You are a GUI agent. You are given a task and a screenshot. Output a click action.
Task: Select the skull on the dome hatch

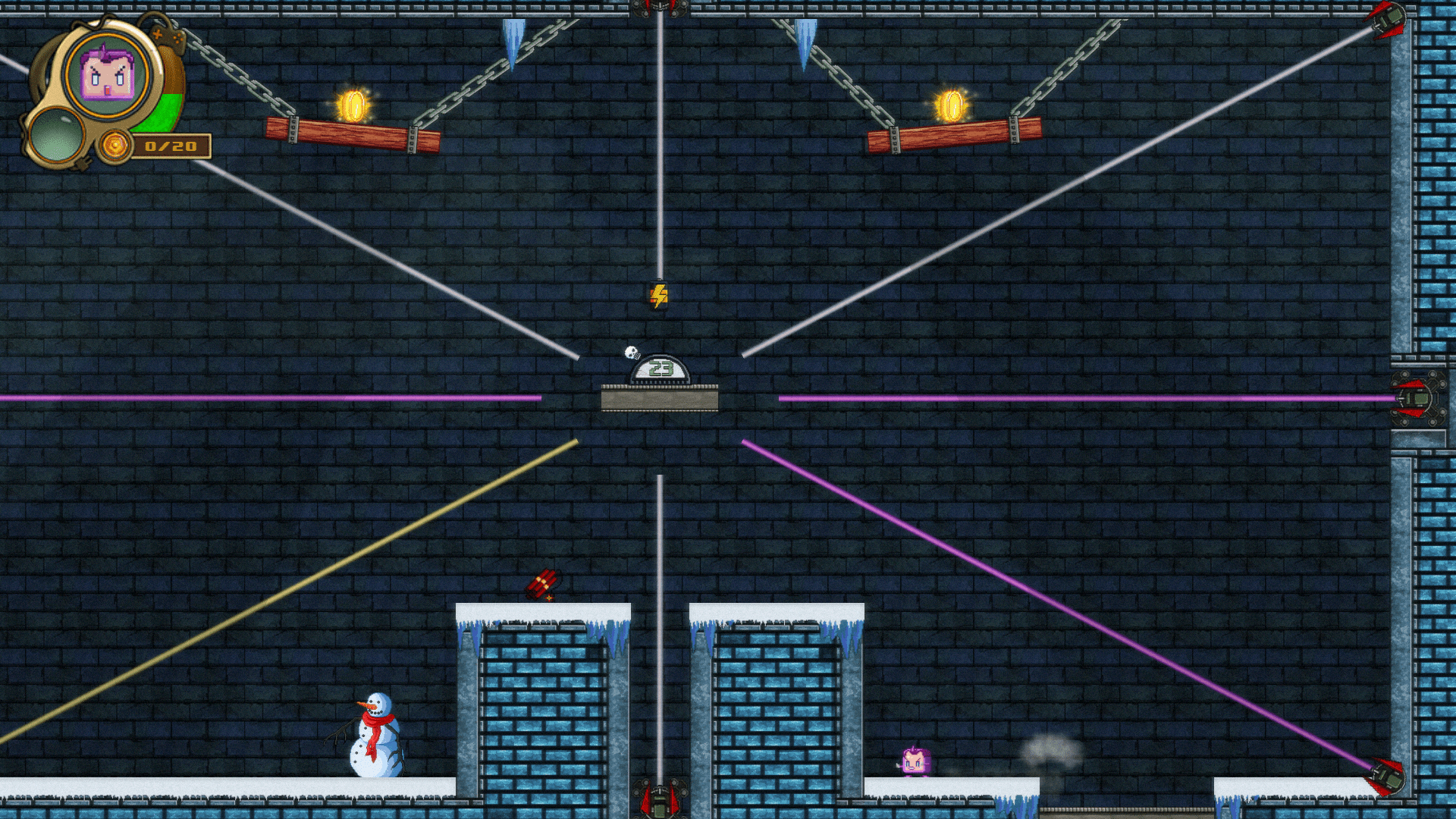pos(632,350)
